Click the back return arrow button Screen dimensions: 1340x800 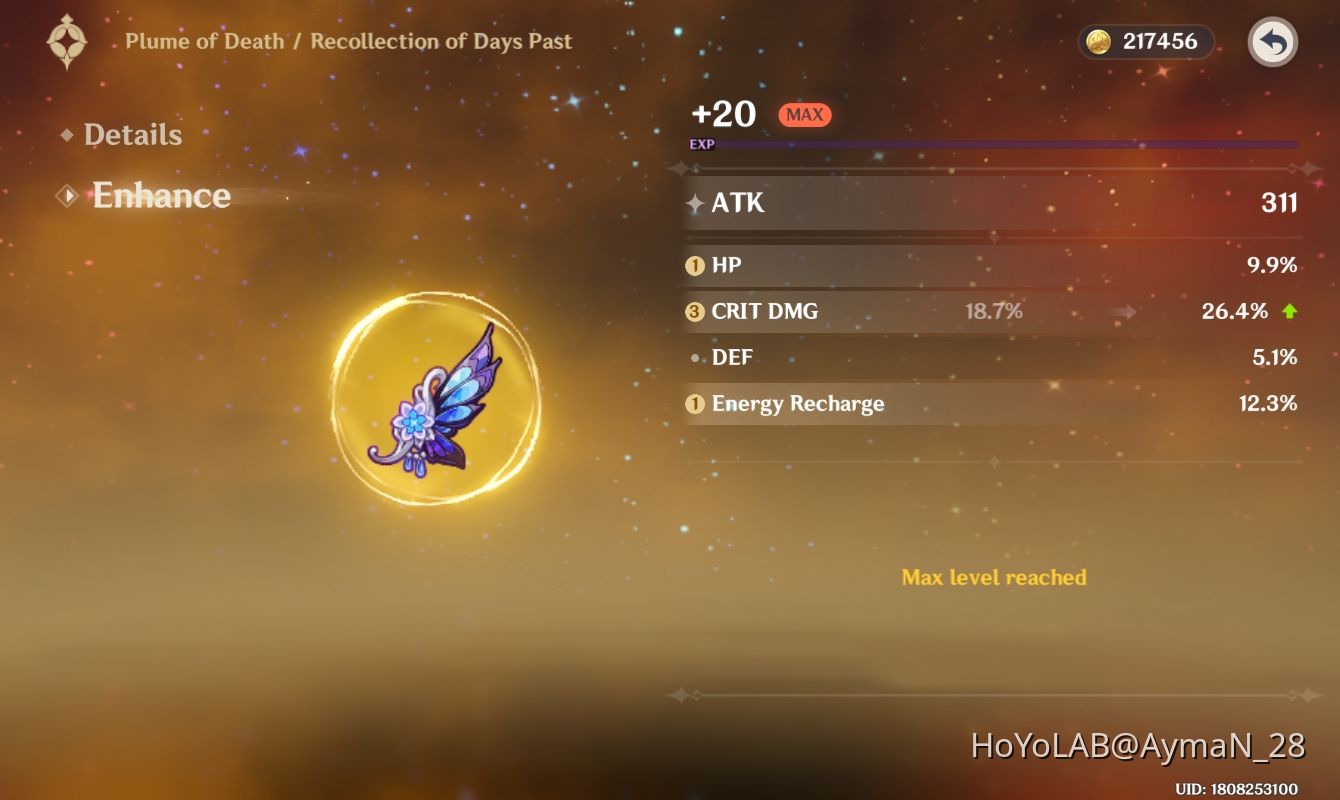click(1271, 42)
